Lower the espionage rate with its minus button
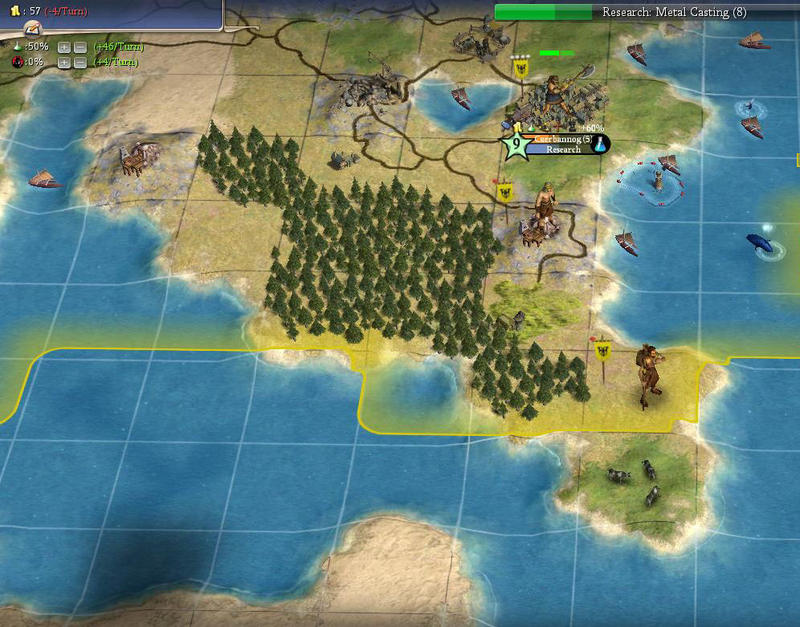This screenshot has width=800, height=627. pos(79,62)
